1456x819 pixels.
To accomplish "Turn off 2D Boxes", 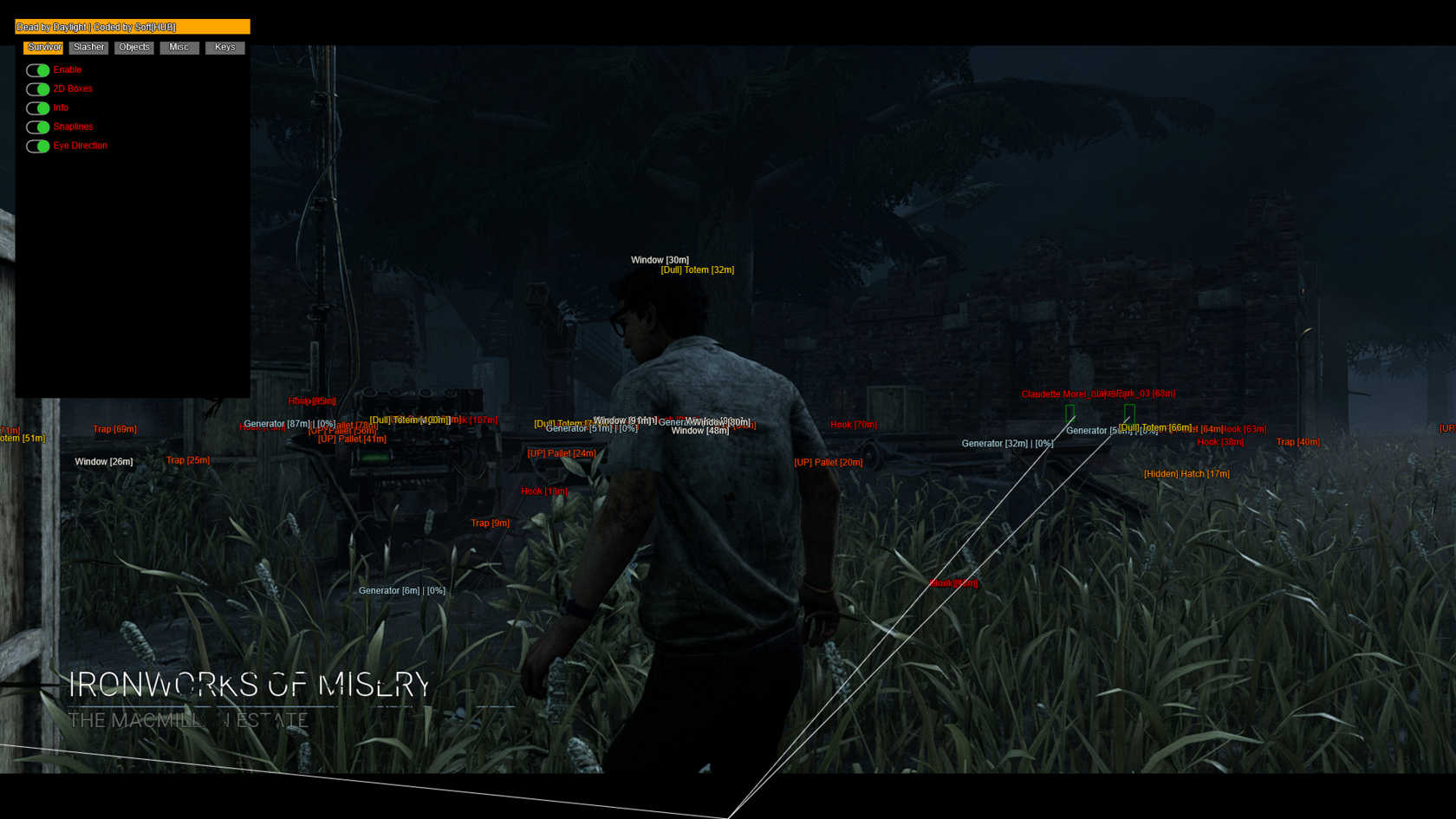I will [x=38, y=88].
